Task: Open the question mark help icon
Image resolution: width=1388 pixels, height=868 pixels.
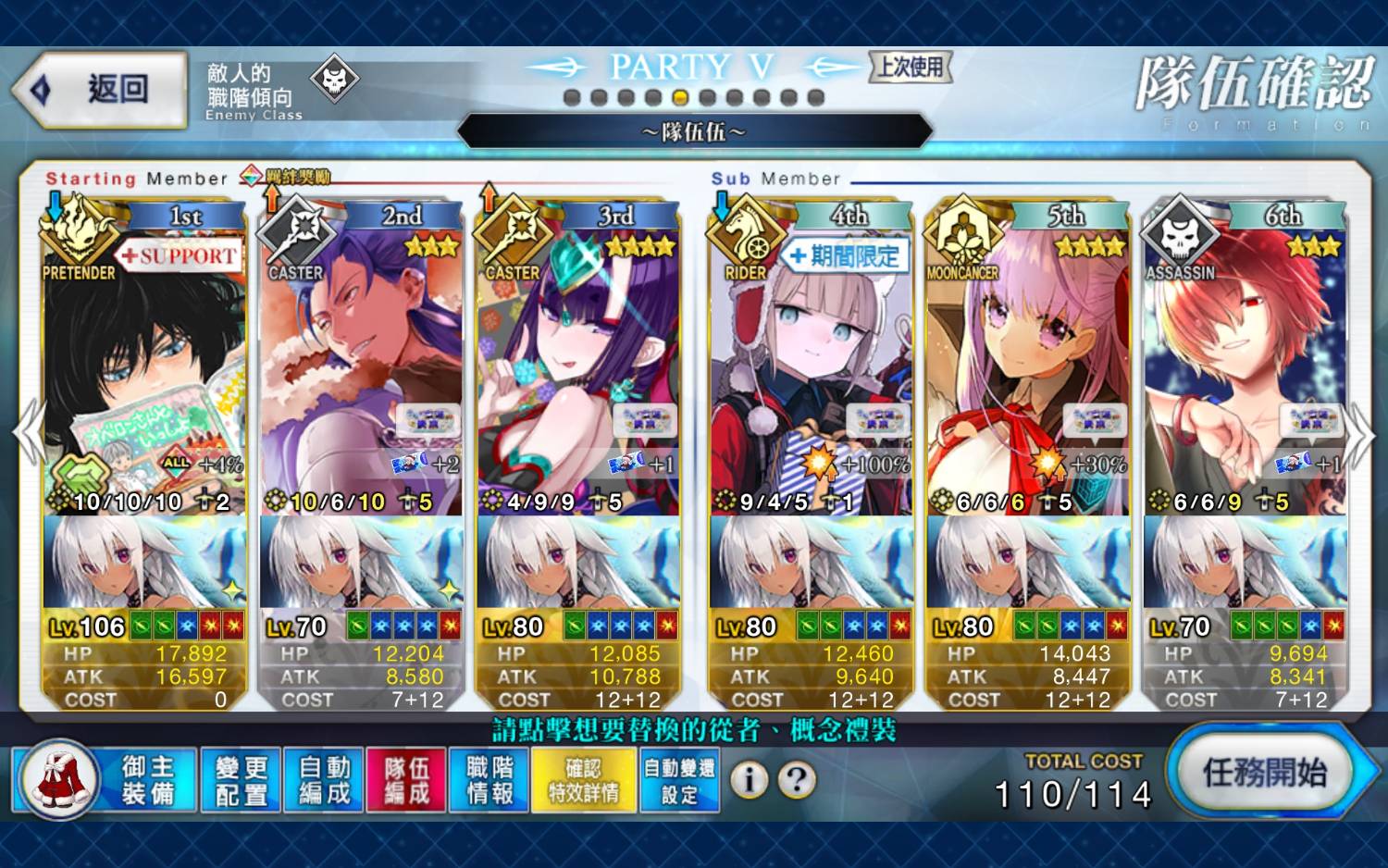Action: [x=796, y=780]
